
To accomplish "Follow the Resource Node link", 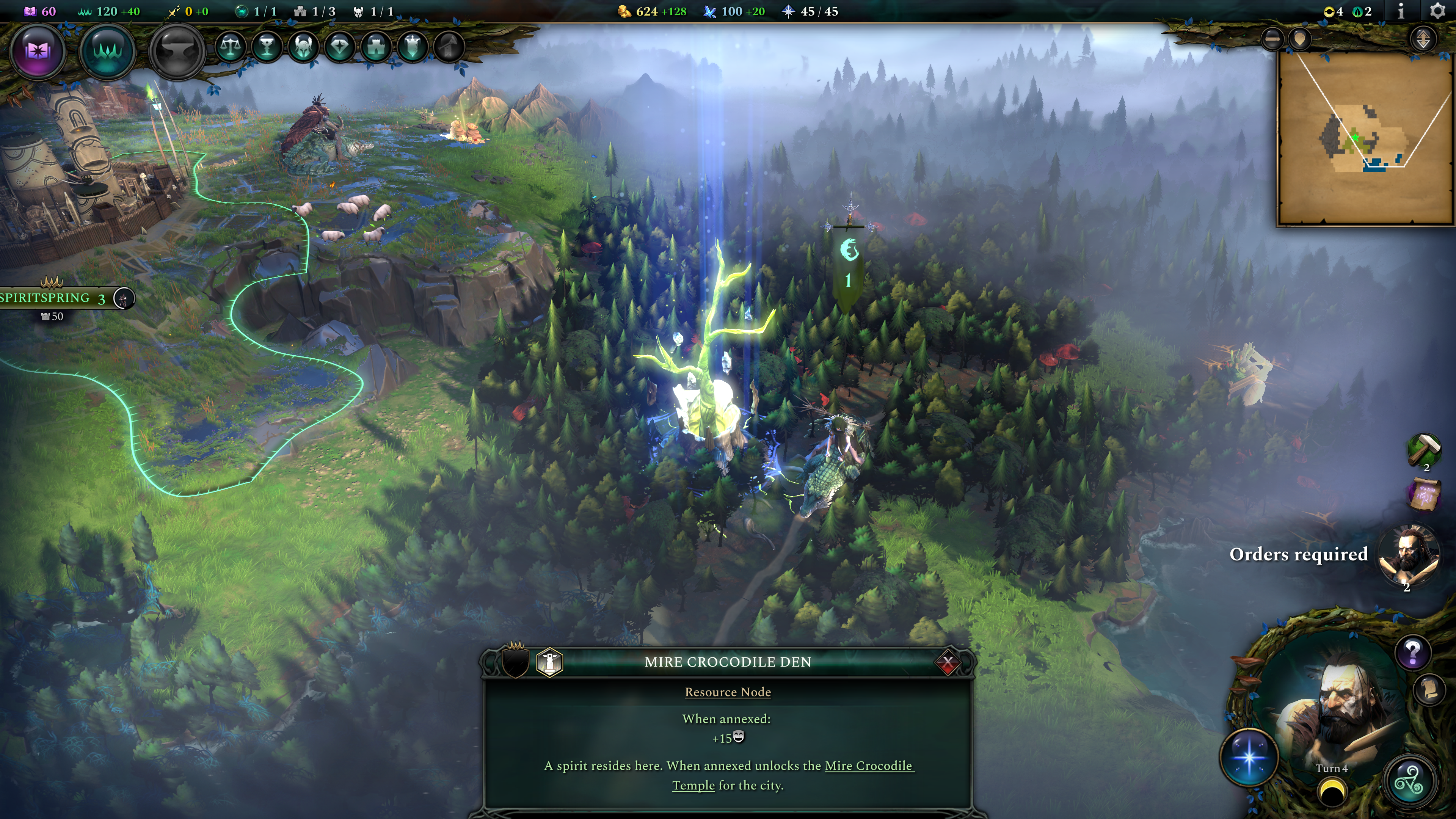I will click(x=728, y=692).
